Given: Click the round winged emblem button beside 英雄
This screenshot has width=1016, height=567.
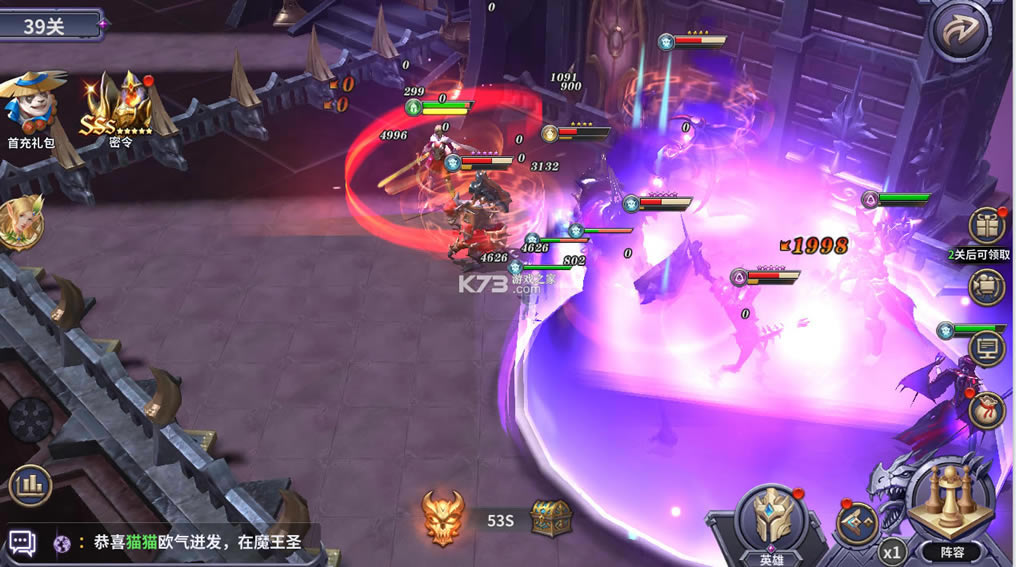Looking at the screenshot, I should 857,523.
